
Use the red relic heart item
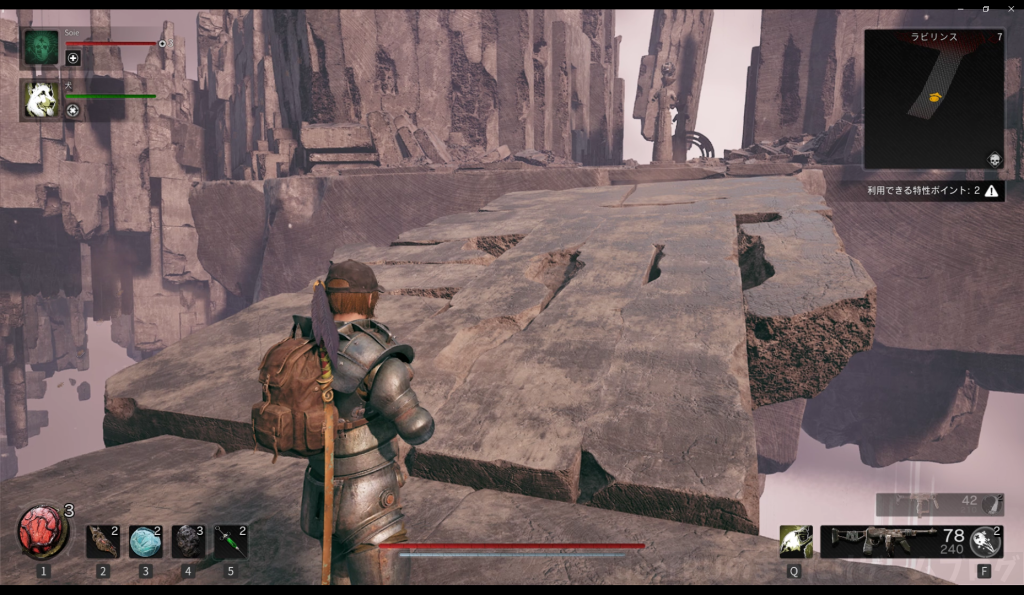pyautogui.click(x=43, y=533)
